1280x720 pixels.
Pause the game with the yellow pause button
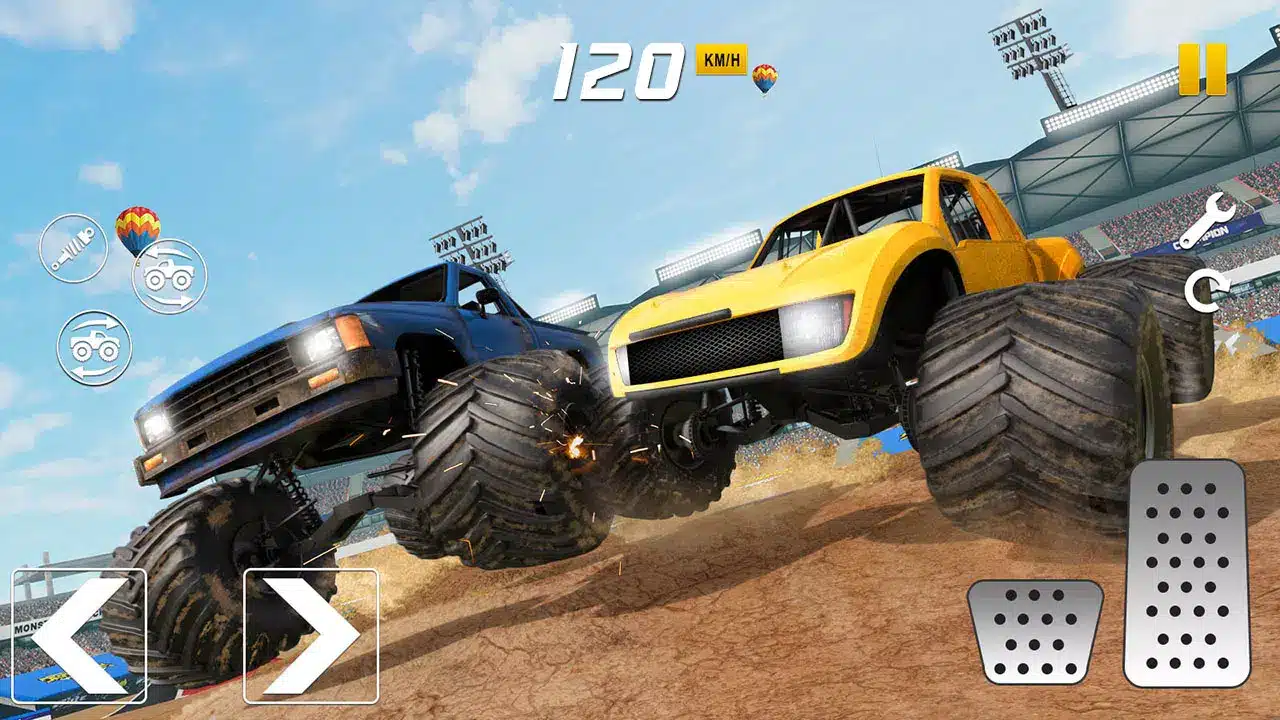click(1201, 69)
